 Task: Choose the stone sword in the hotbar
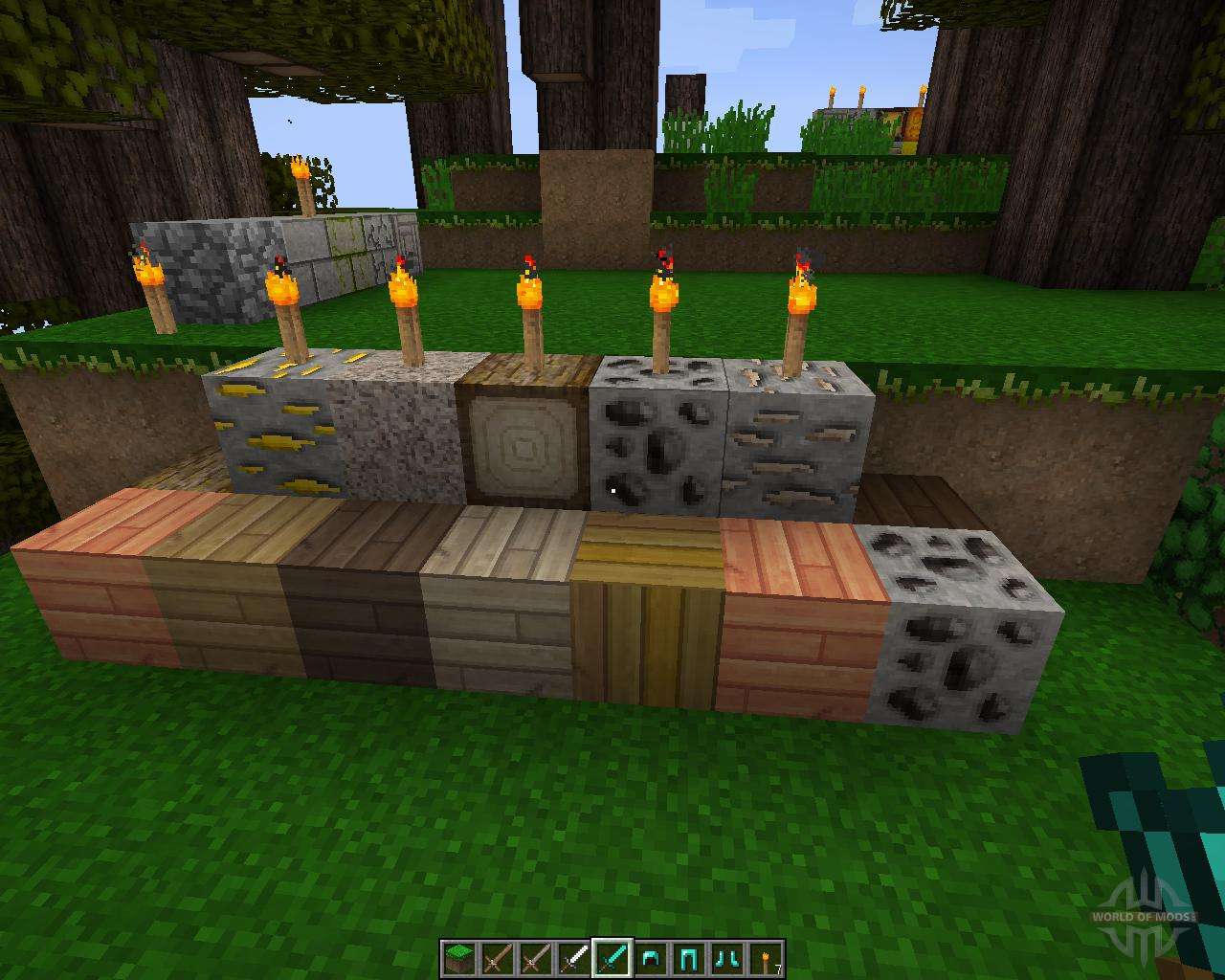[534, 958]
